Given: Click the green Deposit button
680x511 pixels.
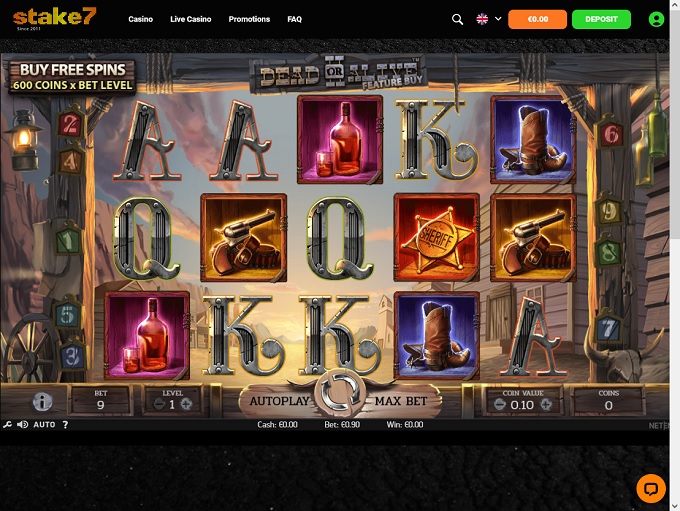Looking at the screenshot, I should (601, 19).
